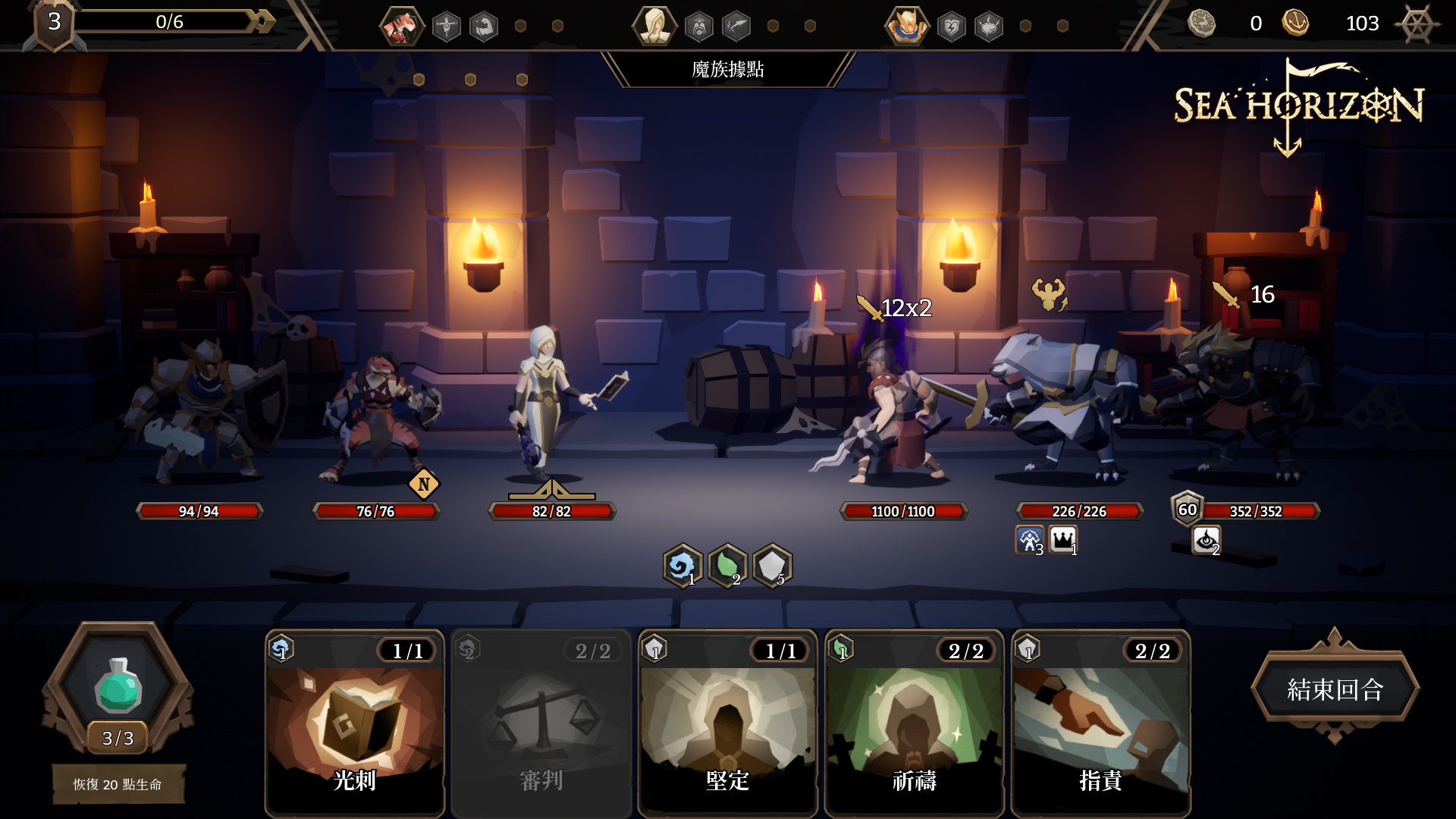Click the silver deer coin icon
1456x819 pixels.
[1201, 23]
